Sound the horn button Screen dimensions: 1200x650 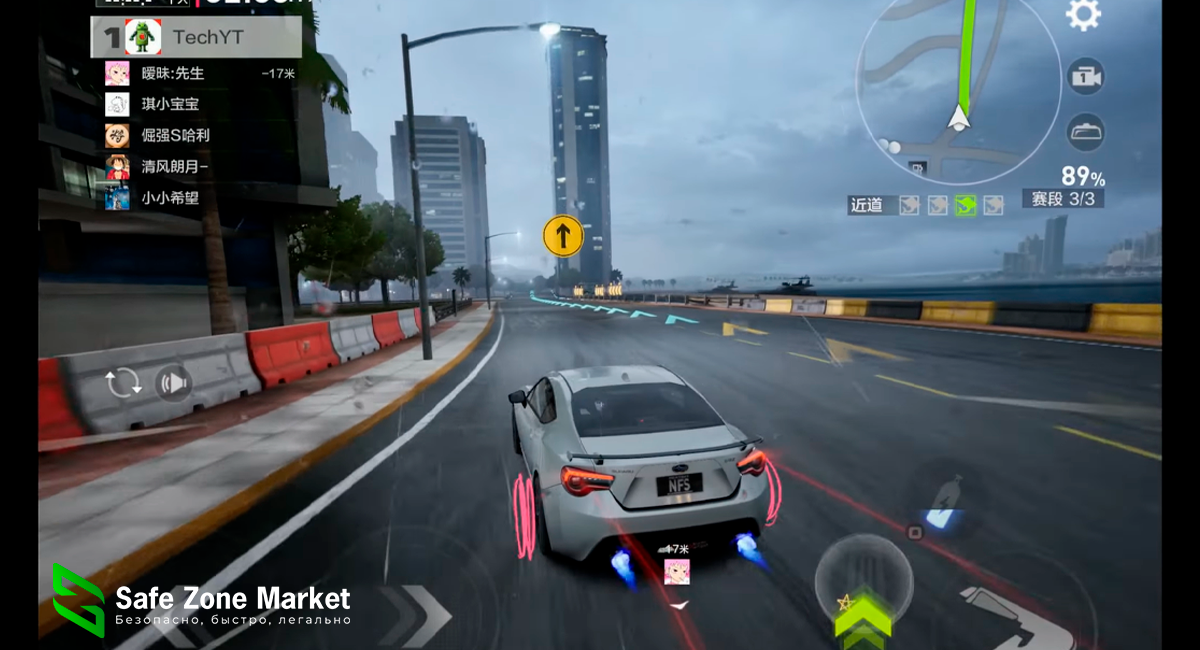(173, 383)
